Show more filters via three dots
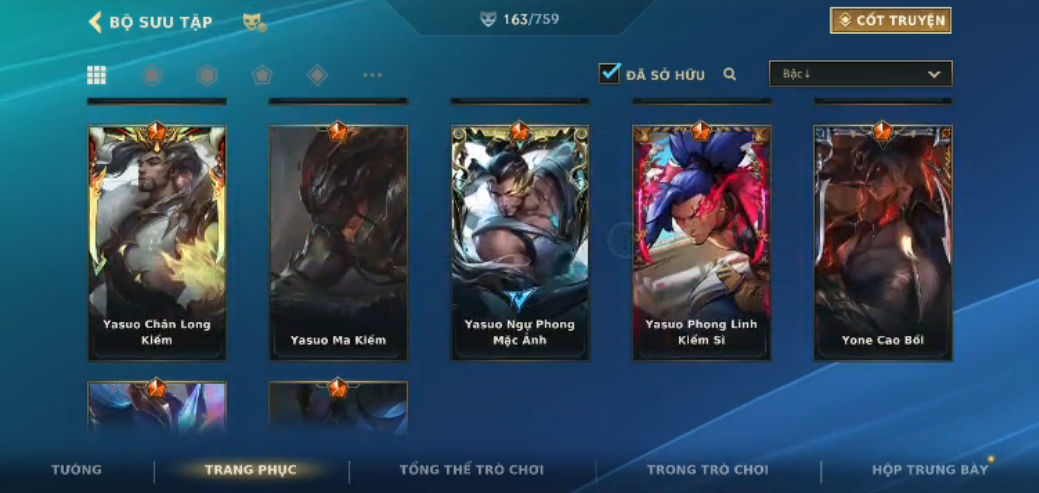This screenshot has width=1039, height=493. point(372,75)
